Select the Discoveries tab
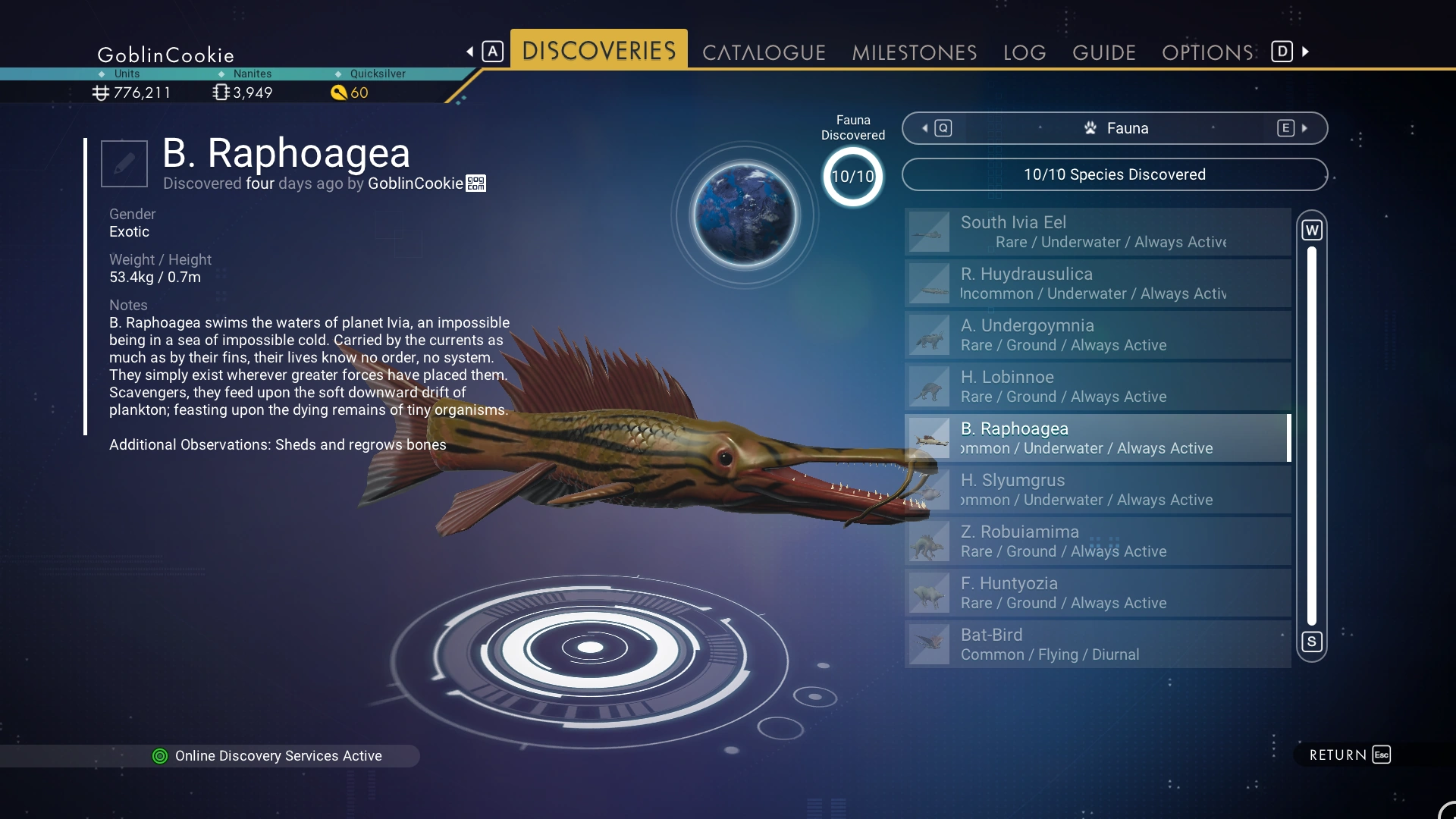Image resolution: width=1456 pixels, height=819 pixels. click(598, 51)
